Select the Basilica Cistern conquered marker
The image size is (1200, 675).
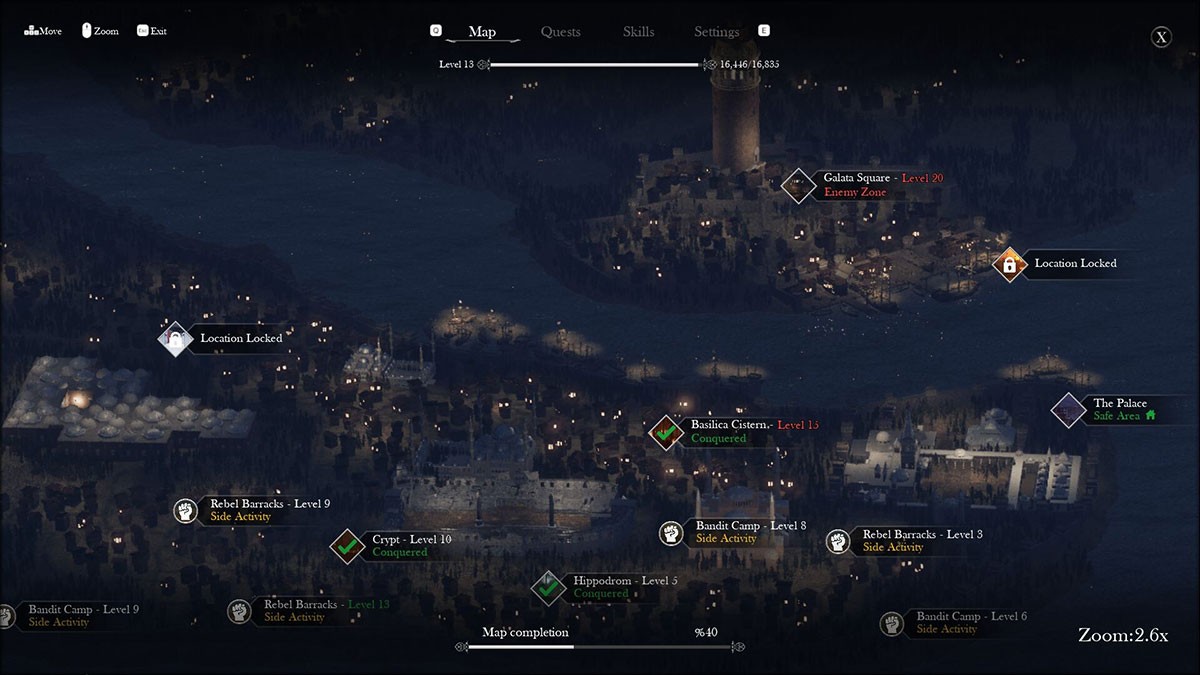(x=666, y=432)
